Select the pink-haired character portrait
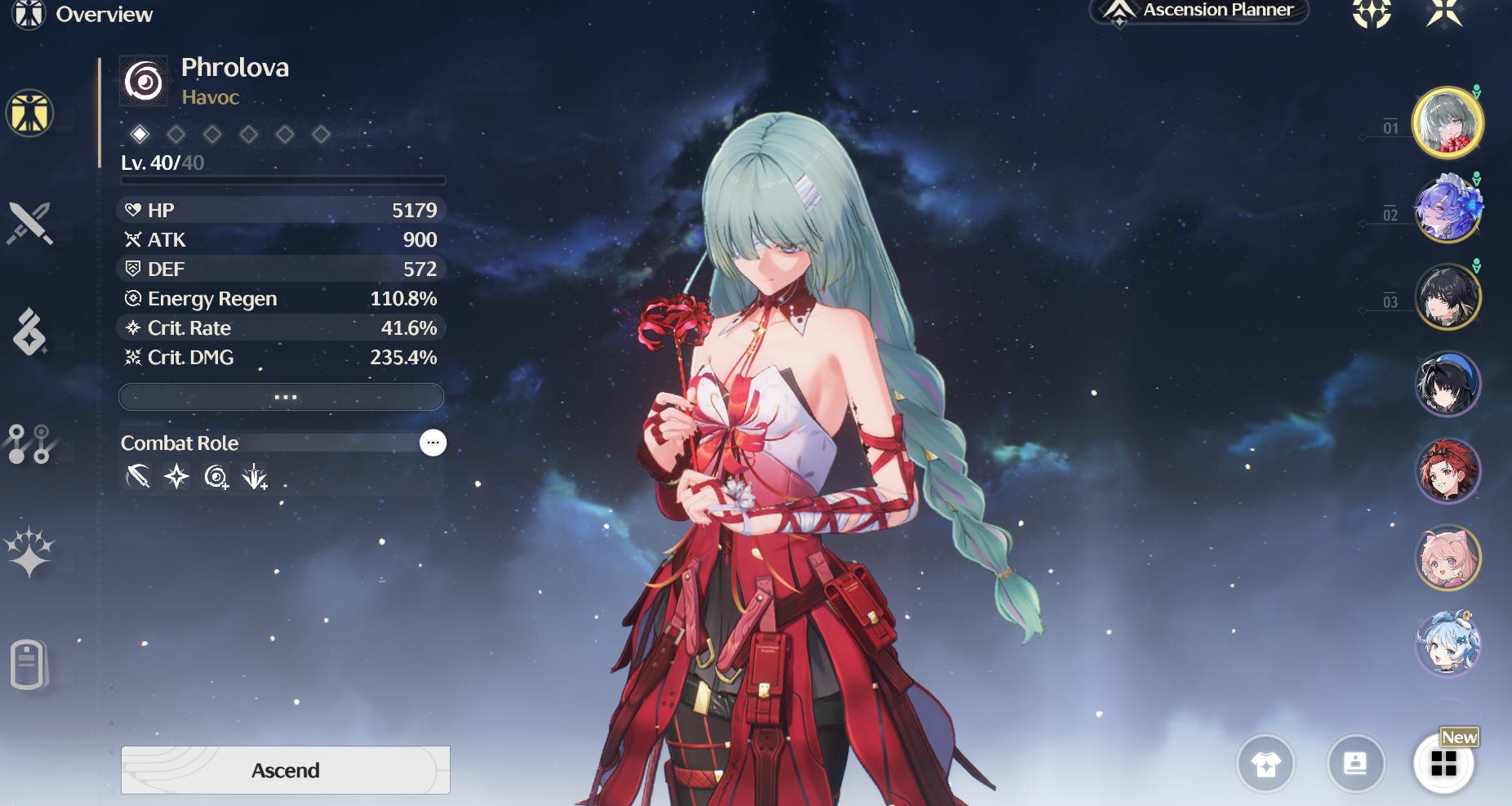Screen dimensions: 1512x806 [1448, 559]
